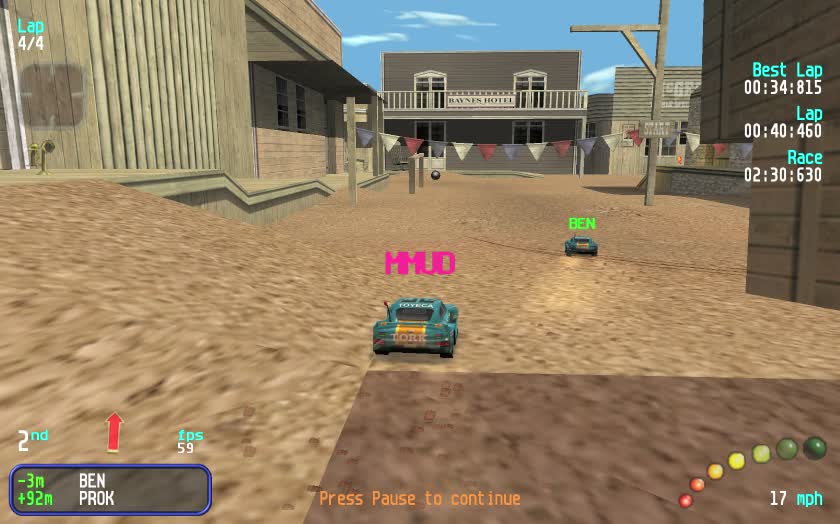The width and height of the screenshot is (840, 524).
Task: Select the pickup item slot under the lap counter
Action: 52,95
